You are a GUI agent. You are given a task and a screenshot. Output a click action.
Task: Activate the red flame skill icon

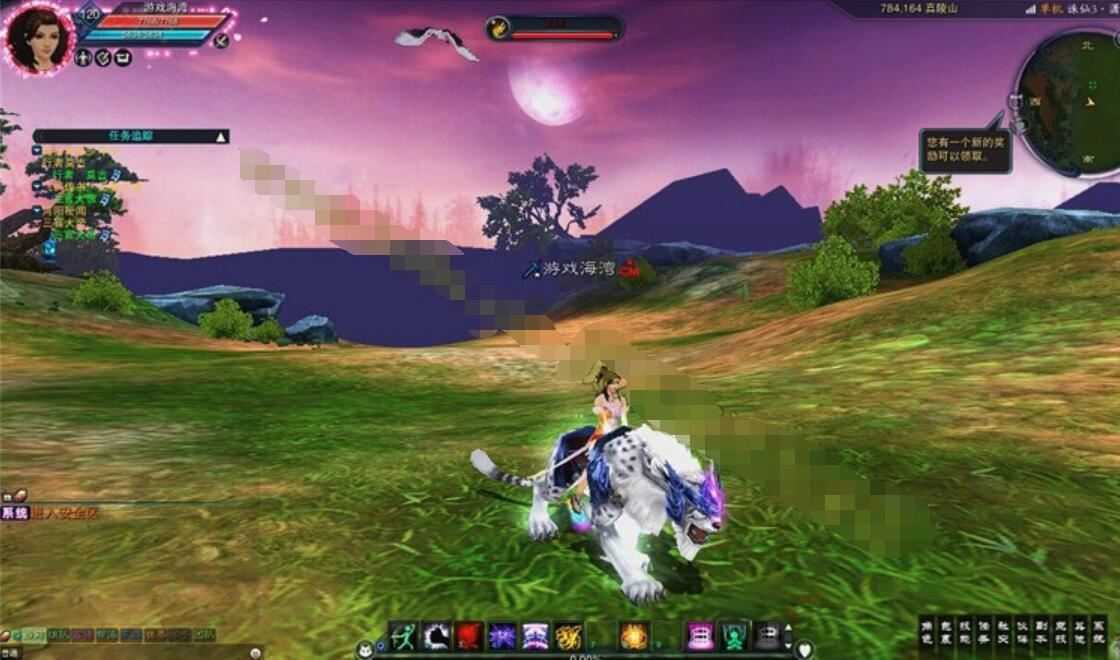point(470,635)
